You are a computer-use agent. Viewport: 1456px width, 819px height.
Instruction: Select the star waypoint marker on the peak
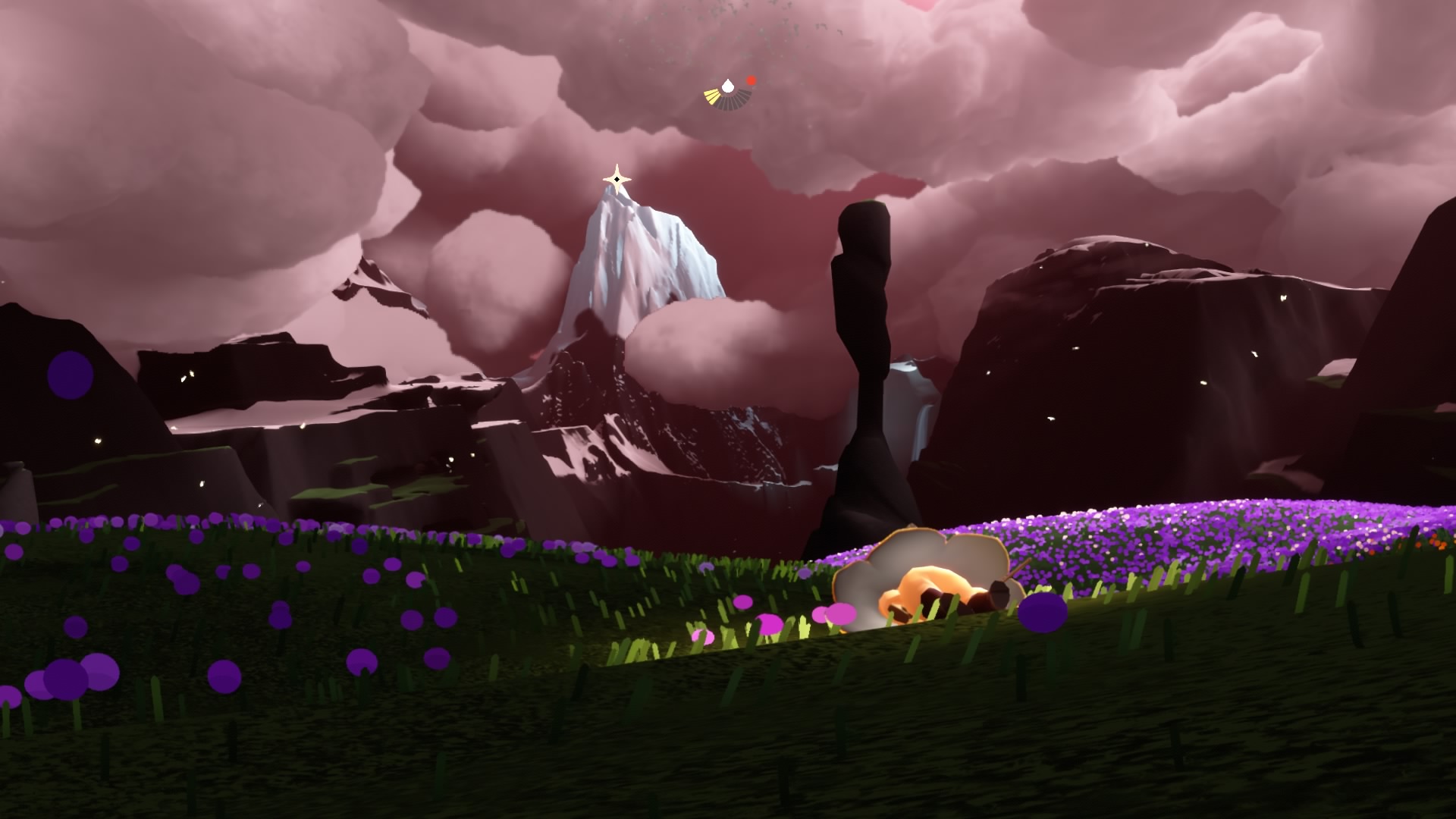coord(617,180)
